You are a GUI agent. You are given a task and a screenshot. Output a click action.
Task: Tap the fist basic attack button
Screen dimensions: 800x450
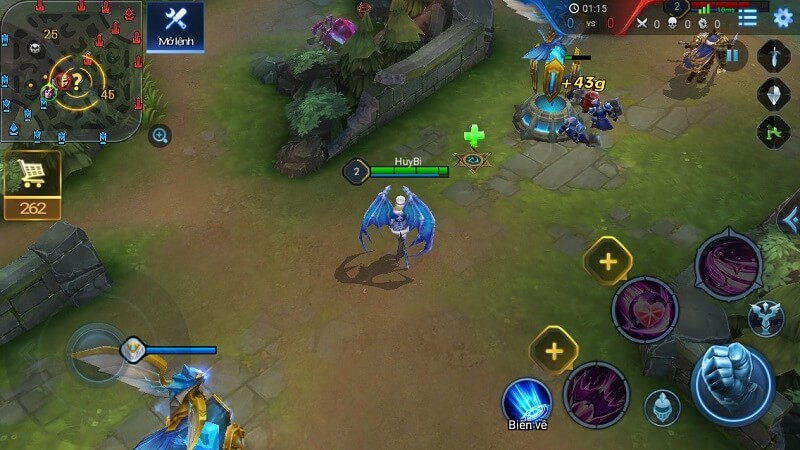coord(732,383)
